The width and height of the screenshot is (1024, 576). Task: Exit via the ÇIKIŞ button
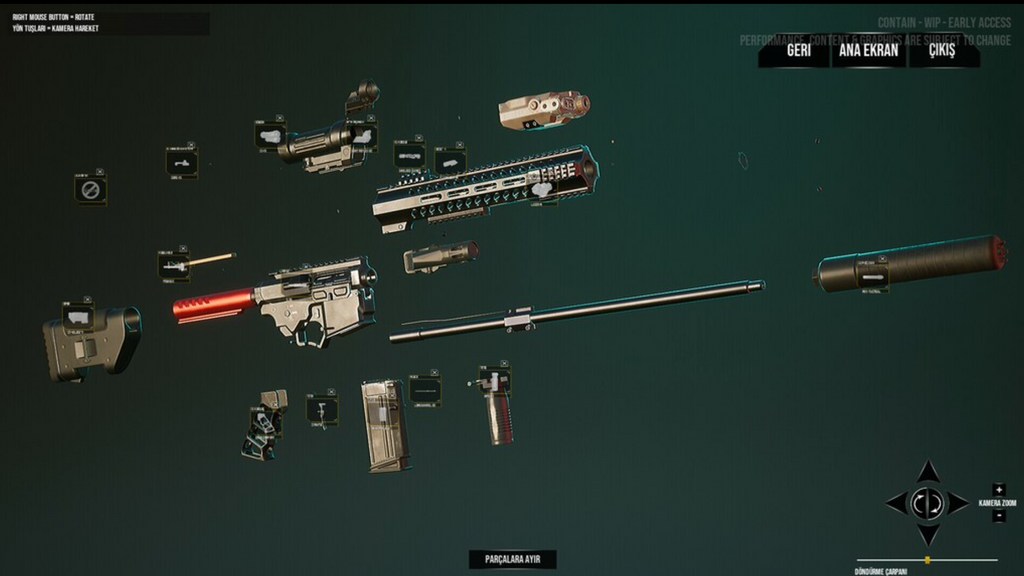(x=942, y=51)
